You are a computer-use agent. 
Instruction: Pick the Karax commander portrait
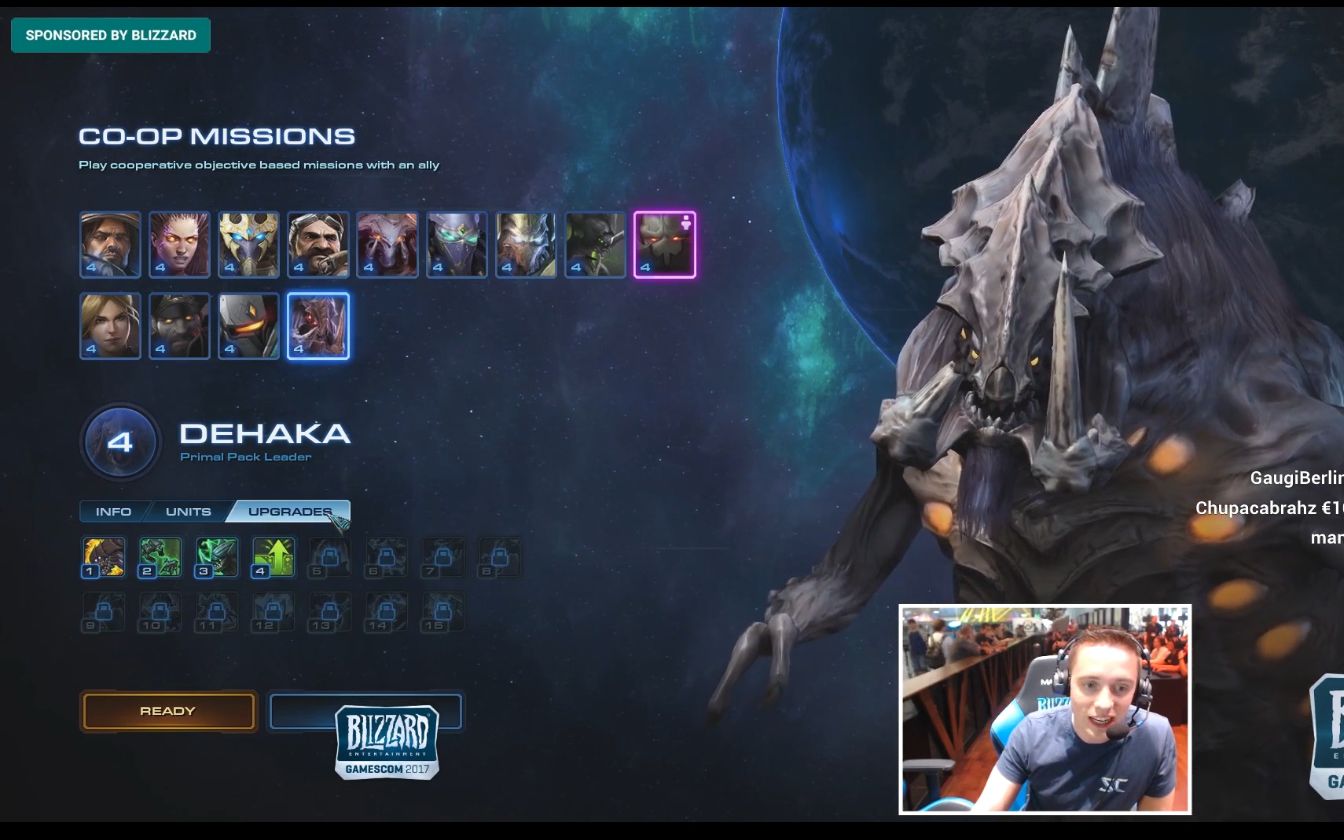(526, 244)
